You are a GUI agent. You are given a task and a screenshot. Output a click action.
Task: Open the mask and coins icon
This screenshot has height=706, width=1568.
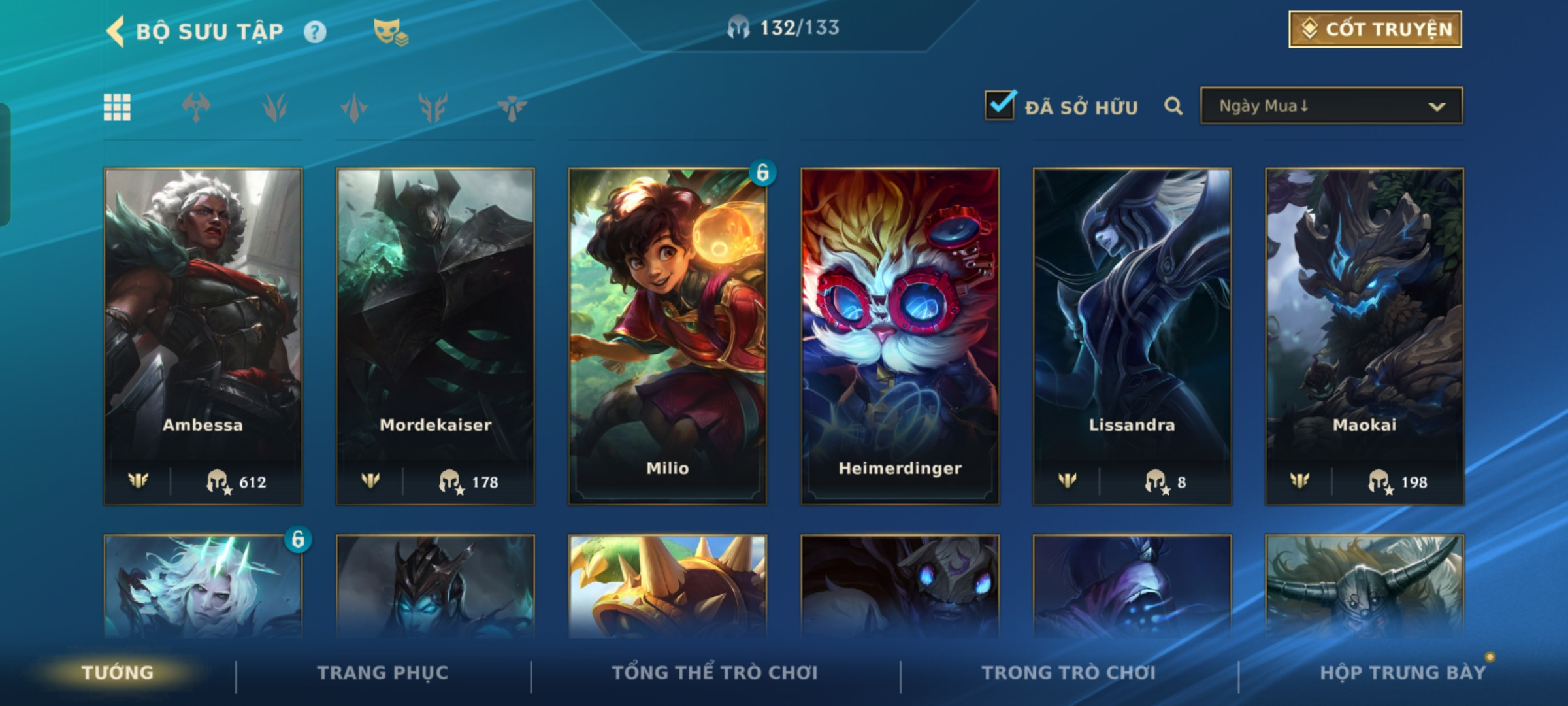(x=390, y=31)
